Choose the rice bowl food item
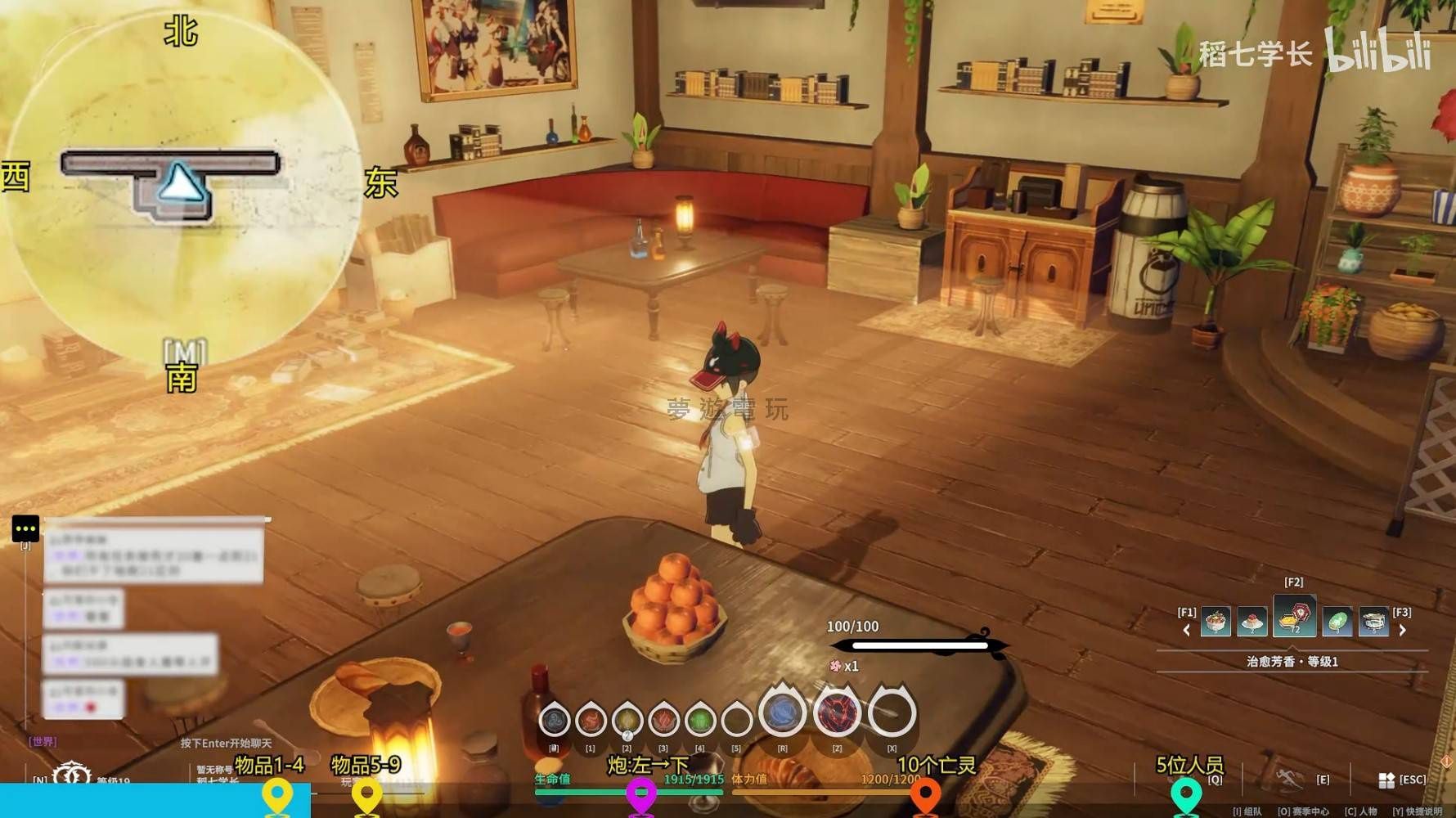Image resolution: width=1456 pixels, height=818 pixels. [1216, 622]
